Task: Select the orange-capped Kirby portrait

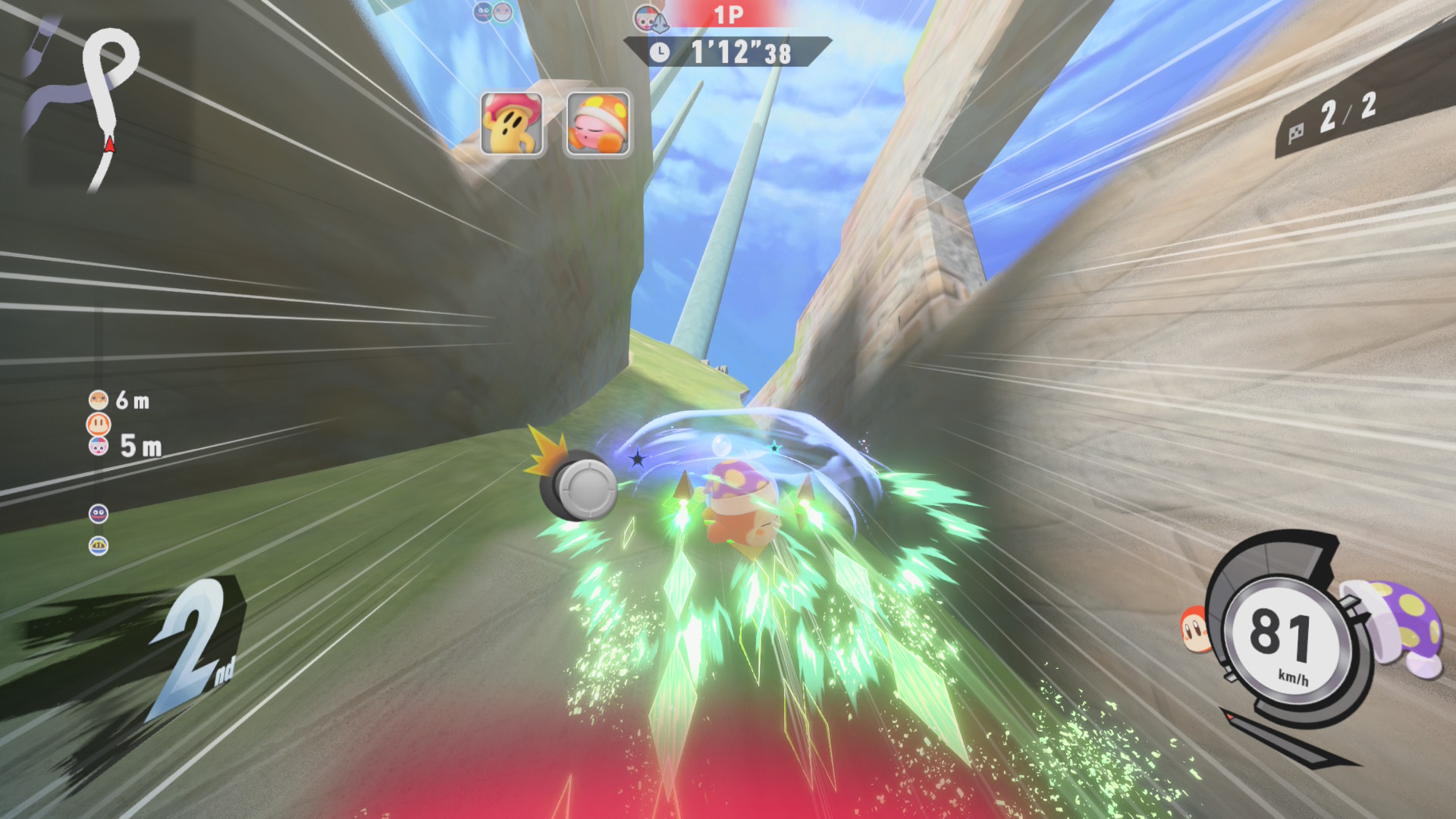Action: (x=598, y=124)
